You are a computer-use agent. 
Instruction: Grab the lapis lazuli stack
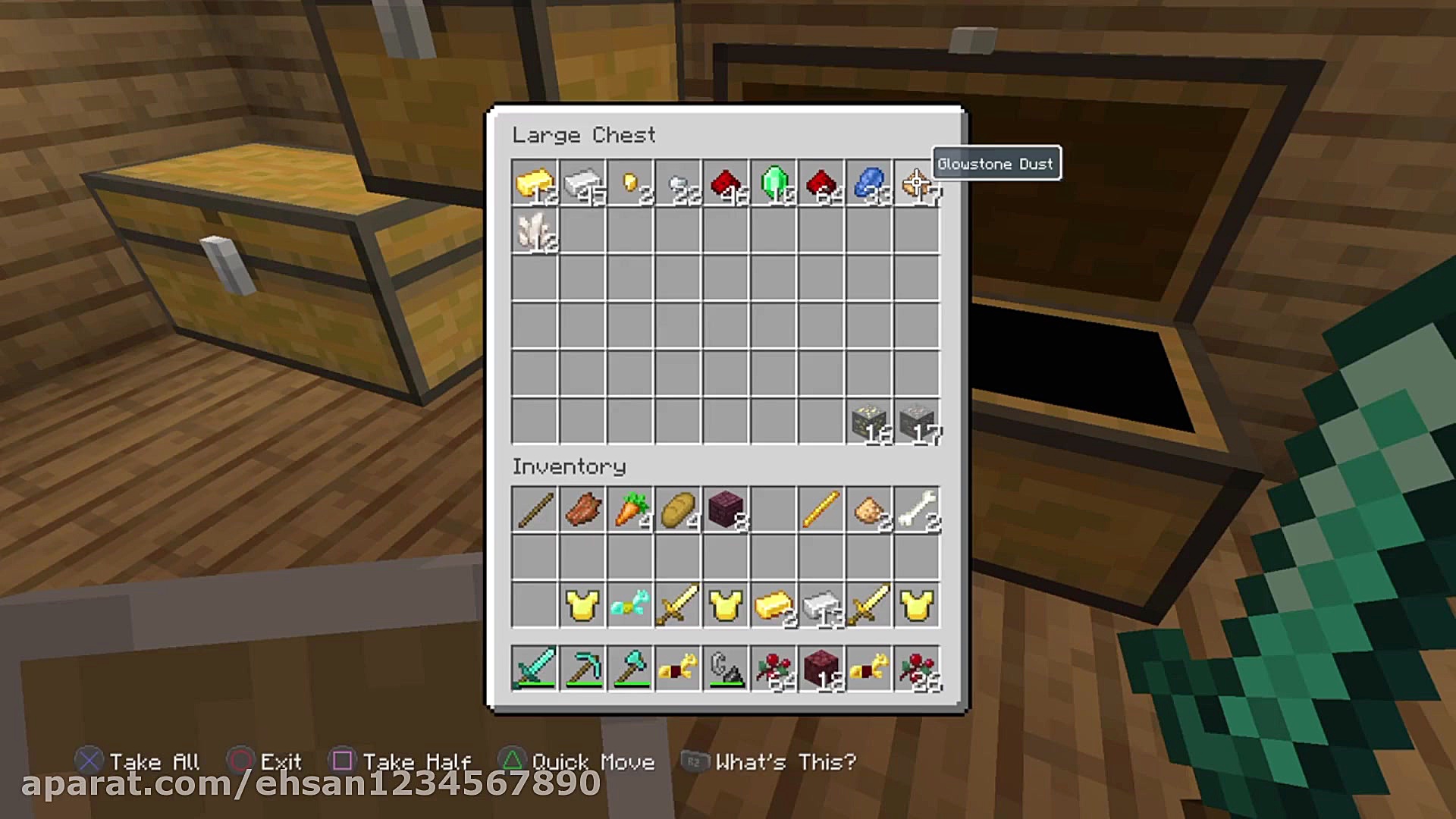pyautogui.click(x=869, y=184)
